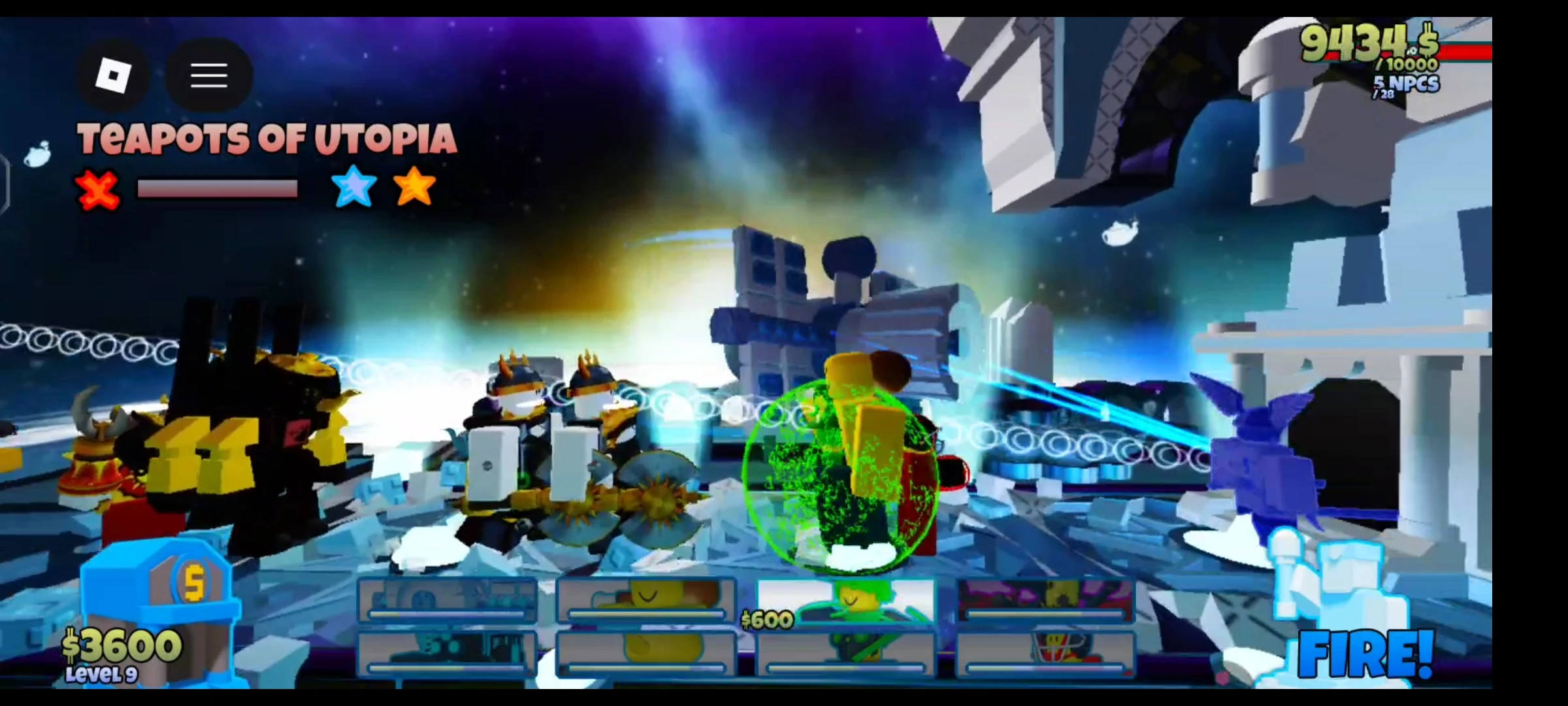Open the hamburger menu
Viewport: 1568px width, 706px height.
click(x=208, y=75)
